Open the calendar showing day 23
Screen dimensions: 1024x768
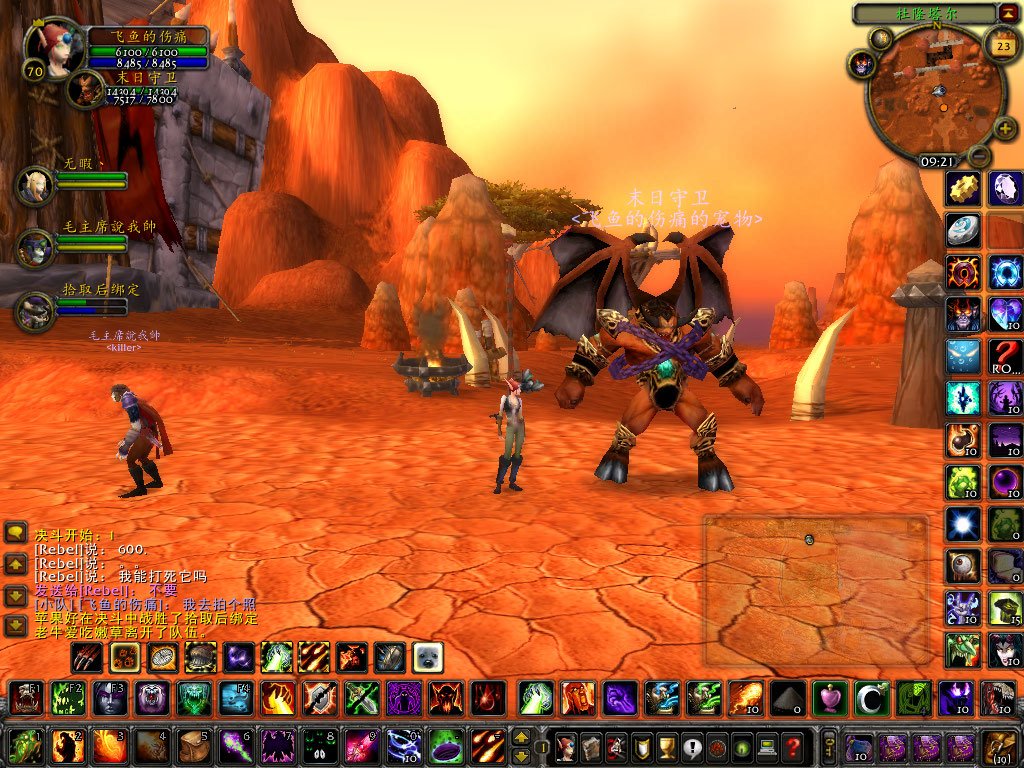pyautogui.click(x=1001, y=44)
